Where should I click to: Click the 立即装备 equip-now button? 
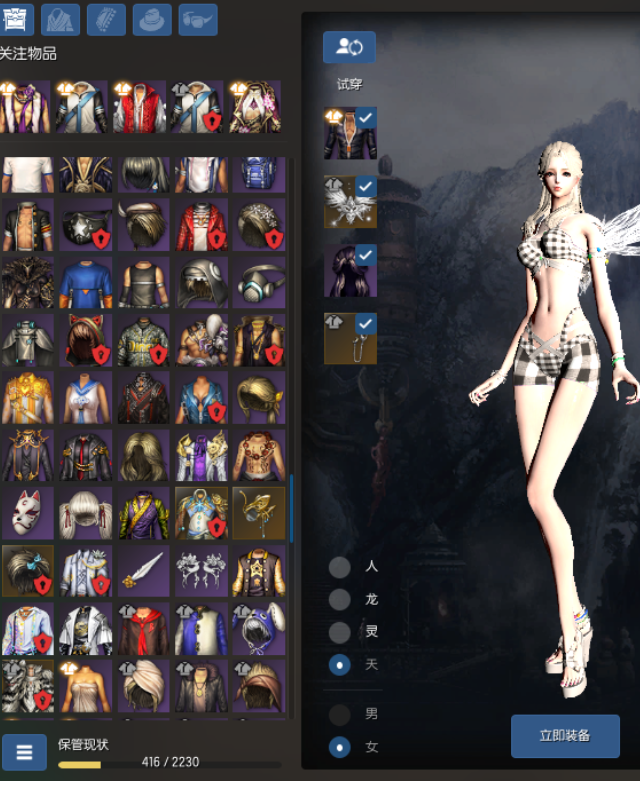coord(565,736)
